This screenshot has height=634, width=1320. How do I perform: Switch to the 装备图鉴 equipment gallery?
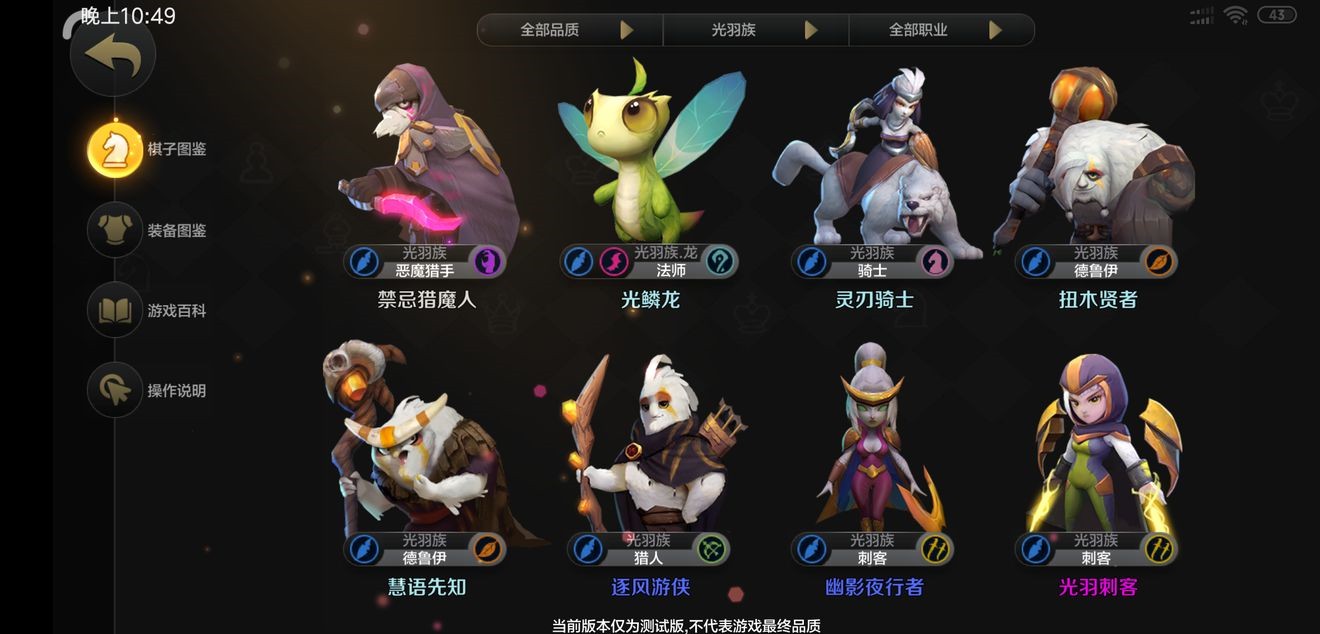pyautogui.click(x=116, y=230)
